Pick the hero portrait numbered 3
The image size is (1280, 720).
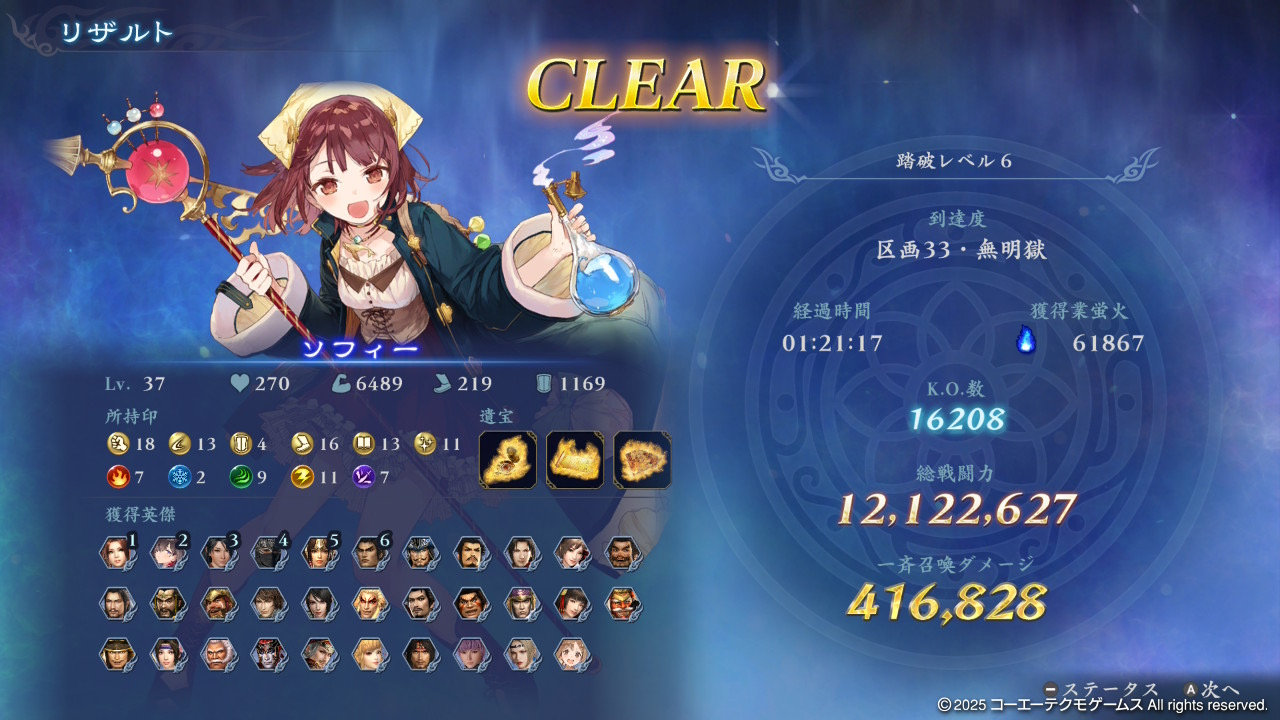pyautogui.click(x=217, y=553)
